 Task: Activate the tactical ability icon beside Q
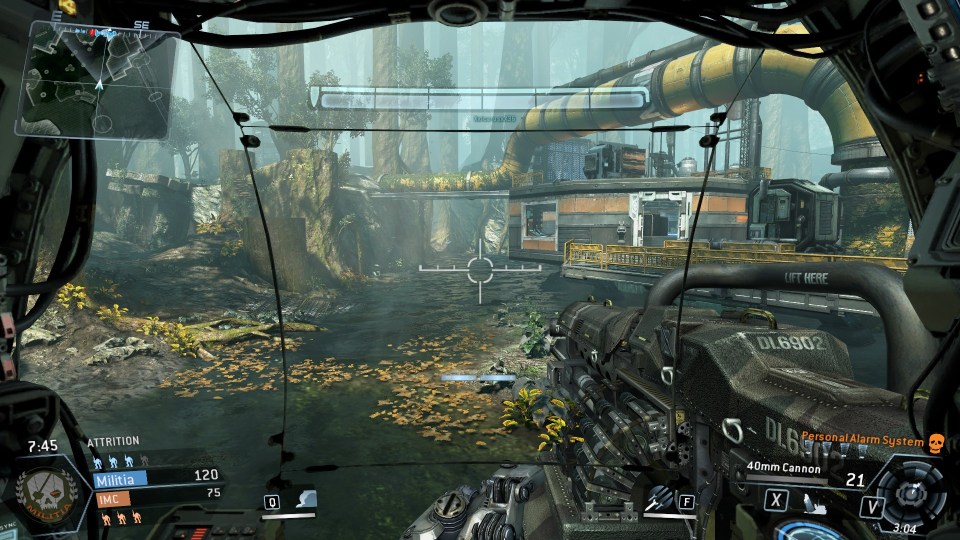(305, 499)
